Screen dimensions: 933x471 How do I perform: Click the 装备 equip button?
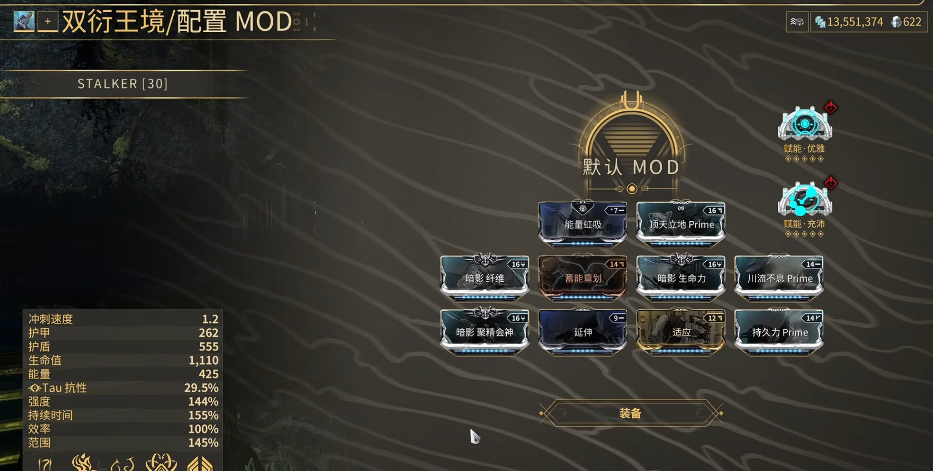click(x=630, y=412)
